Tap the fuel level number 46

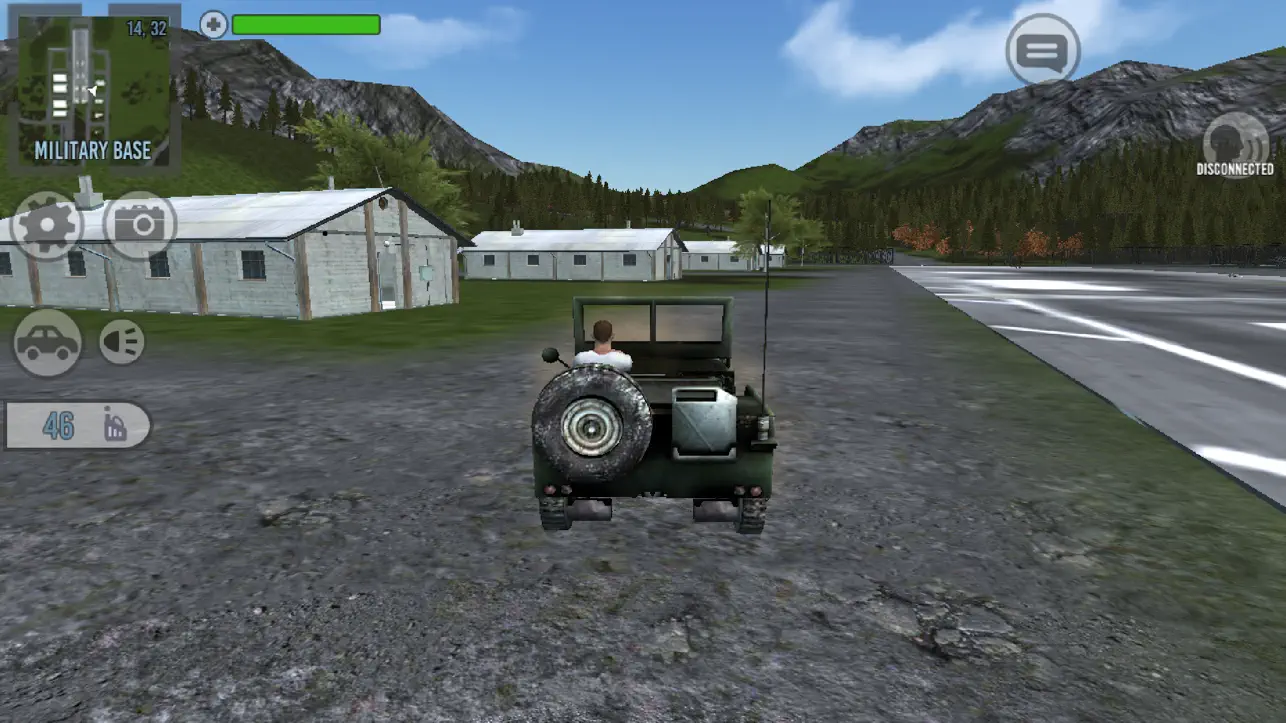pyautogui.click(x=58, y=425)
